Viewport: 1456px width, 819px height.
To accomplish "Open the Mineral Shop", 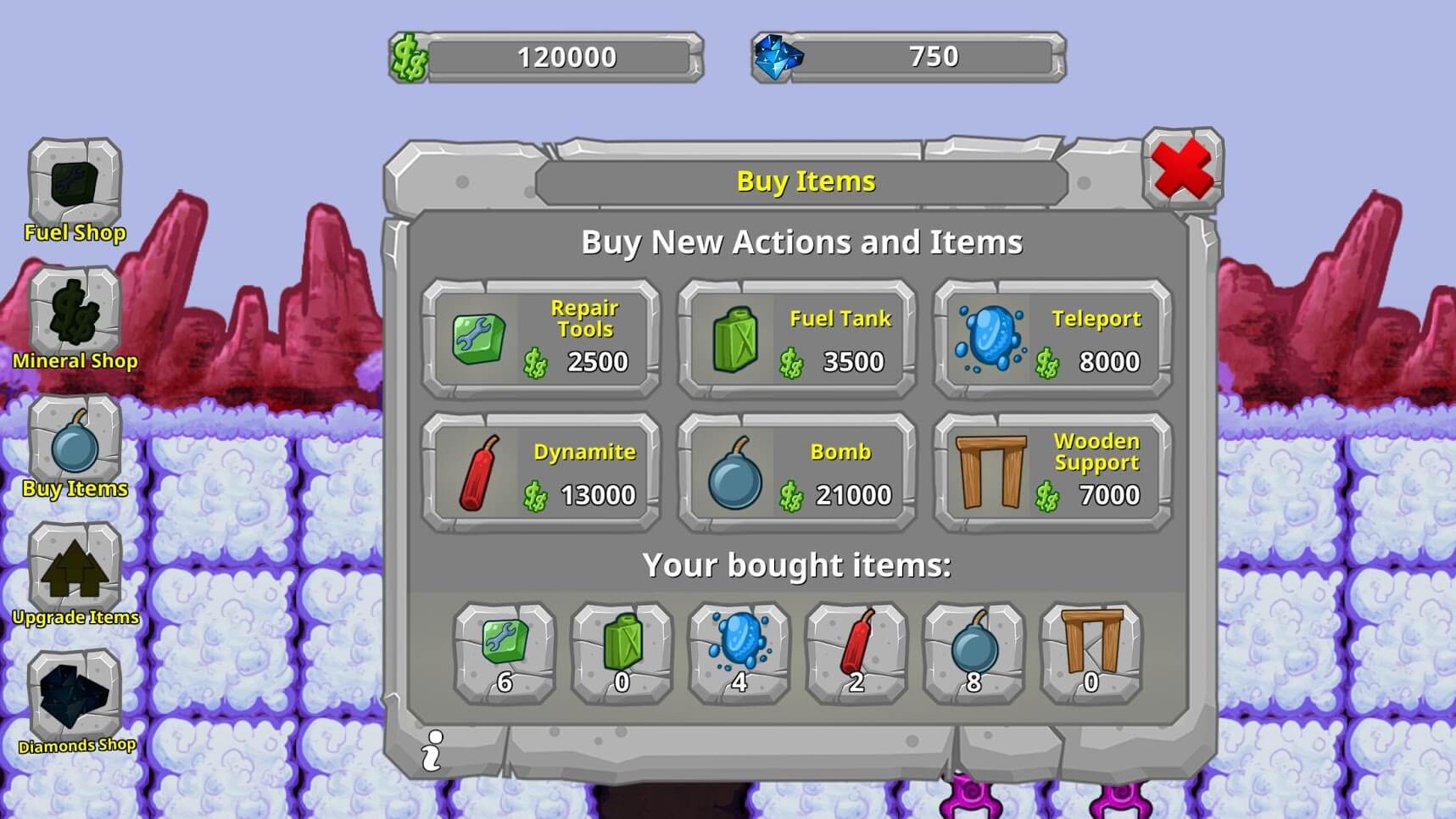I will click(75, 315).
